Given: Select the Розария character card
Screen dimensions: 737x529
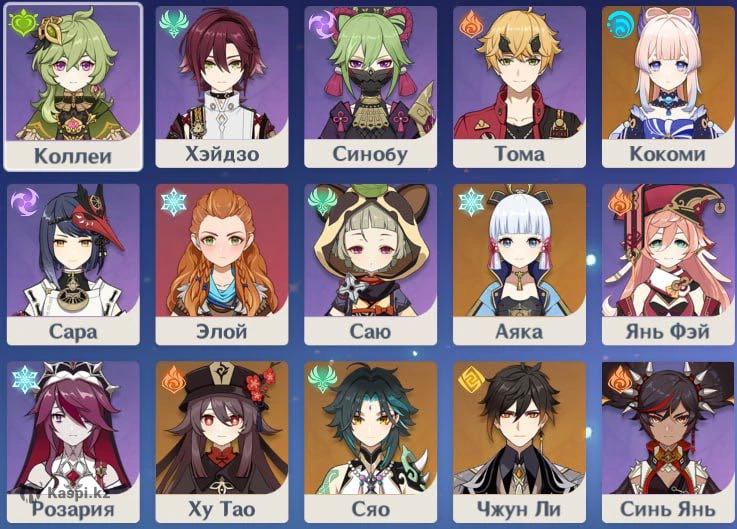Looking at the screenshot, I should [x=72, y=440].
